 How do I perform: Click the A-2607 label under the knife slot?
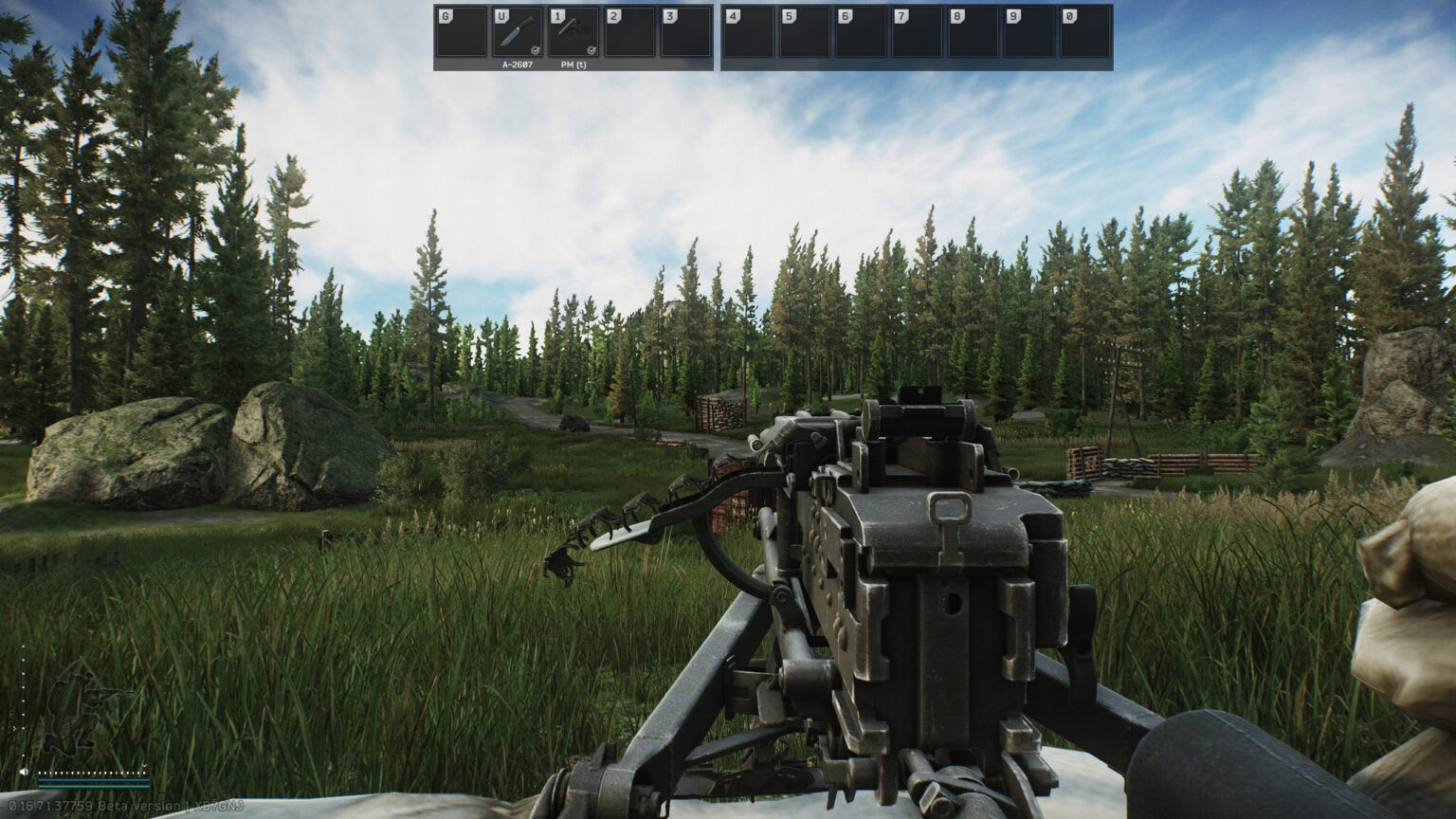tap(517, 65)
